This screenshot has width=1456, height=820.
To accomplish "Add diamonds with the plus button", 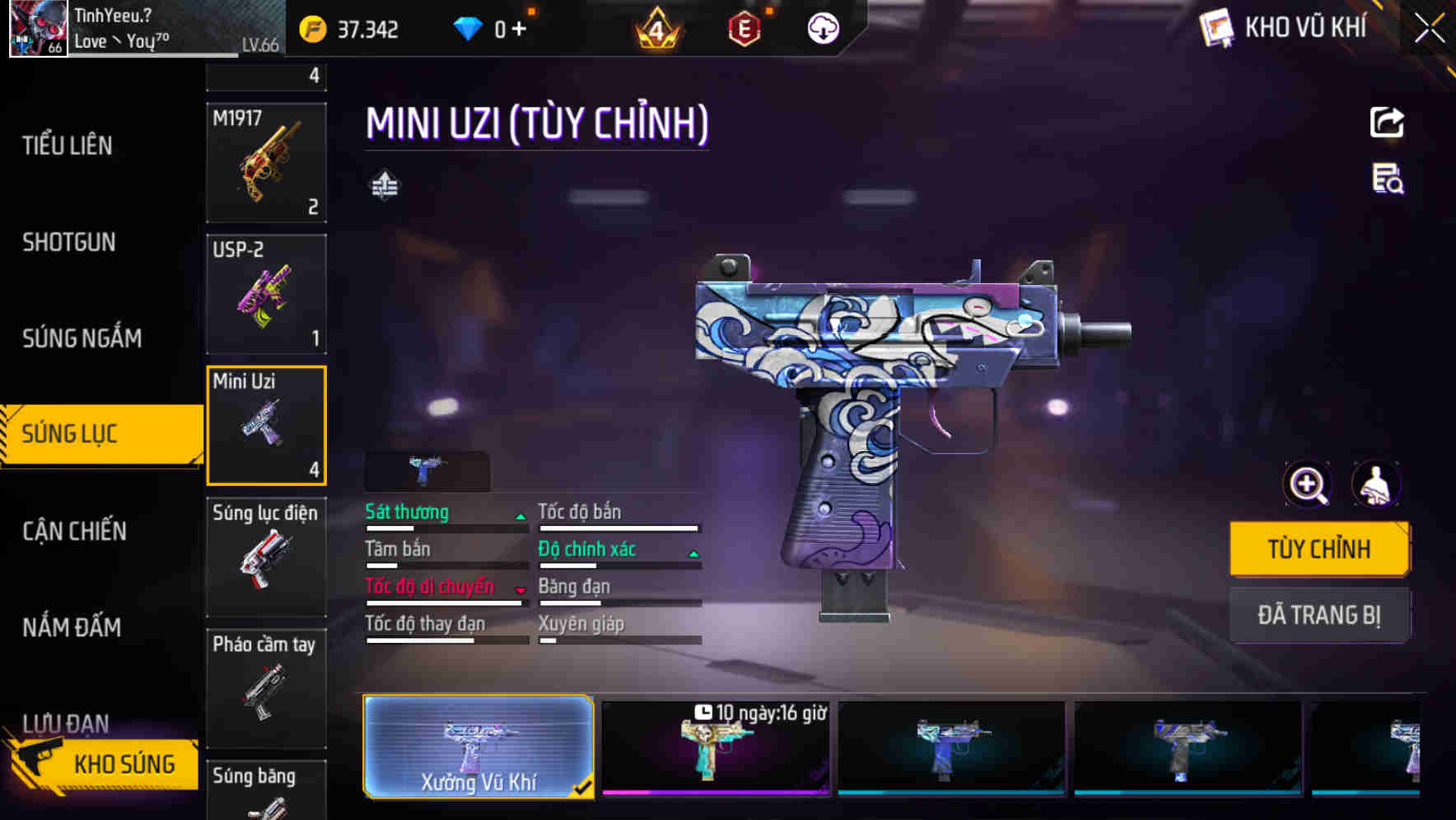I will pyautogui.click(x=519, y=30).
